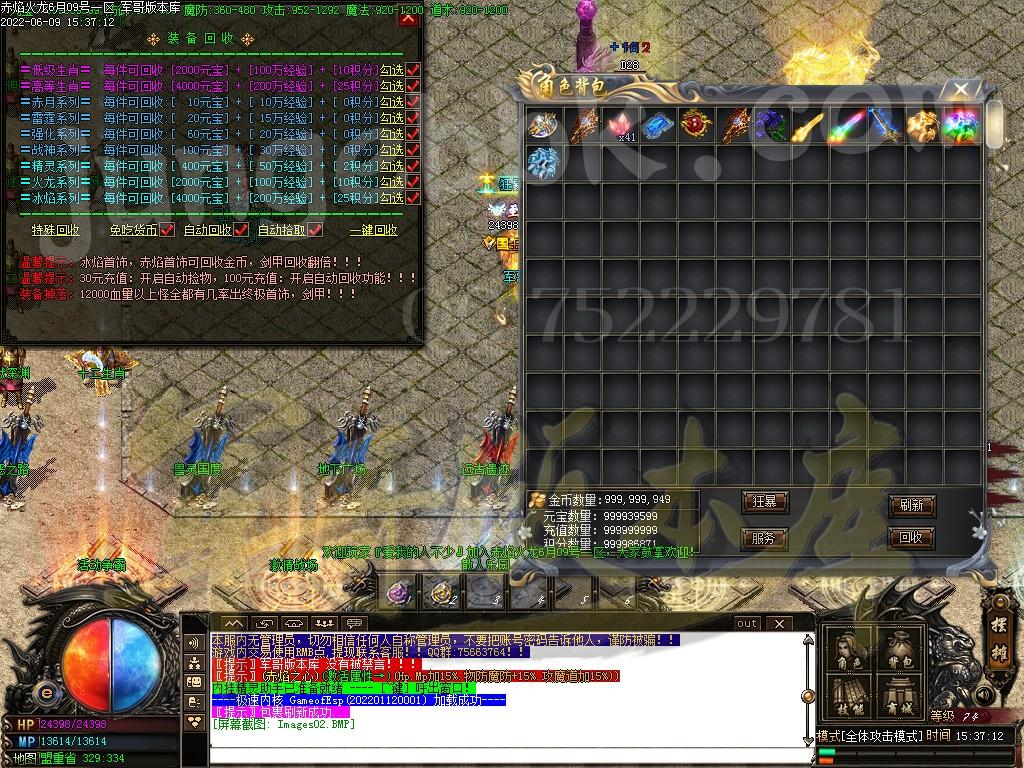
Task: Toggle the 低级生肖 recycle checkbox
Action: point(413,70)
